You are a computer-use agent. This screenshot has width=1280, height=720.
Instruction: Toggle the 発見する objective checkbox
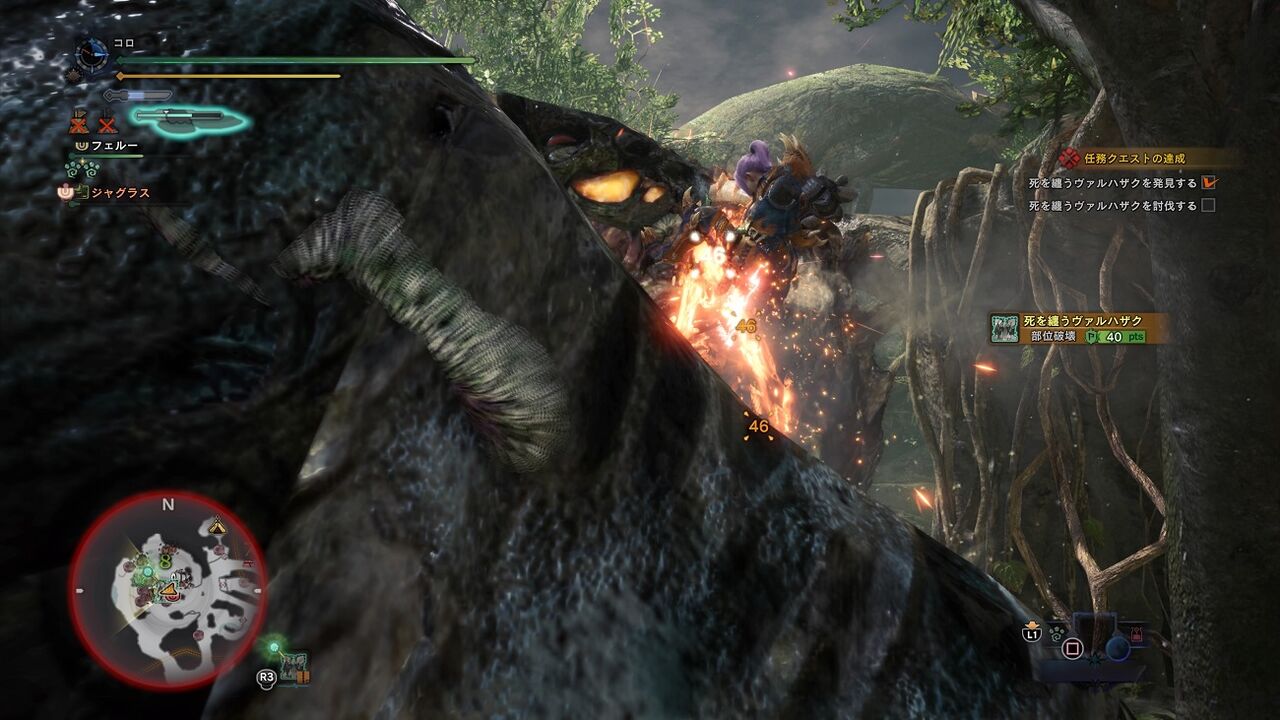click(x=1209, y=183)
